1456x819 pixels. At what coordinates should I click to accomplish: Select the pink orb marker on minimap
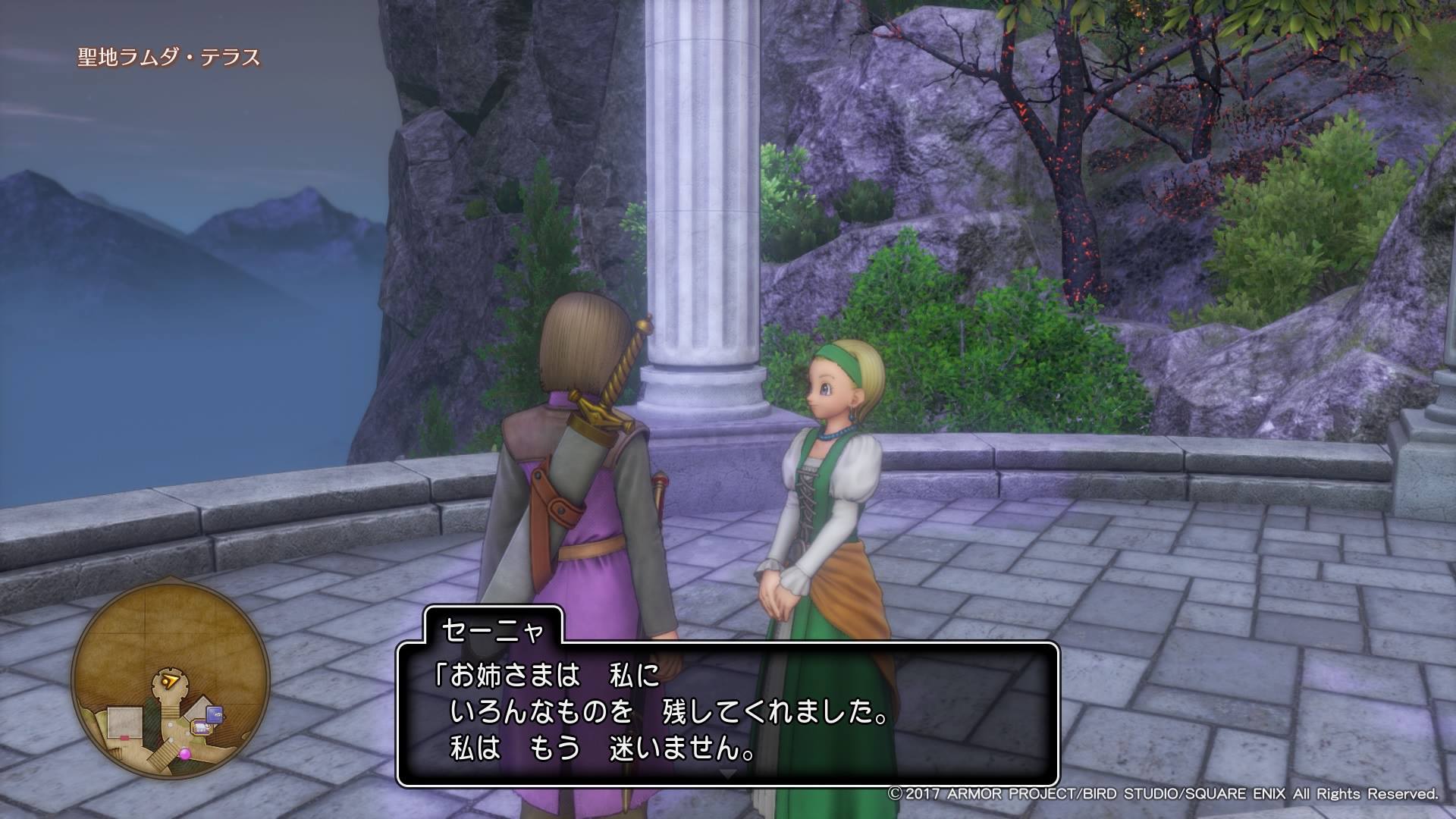pyautogui.click(x=185, y=755)
